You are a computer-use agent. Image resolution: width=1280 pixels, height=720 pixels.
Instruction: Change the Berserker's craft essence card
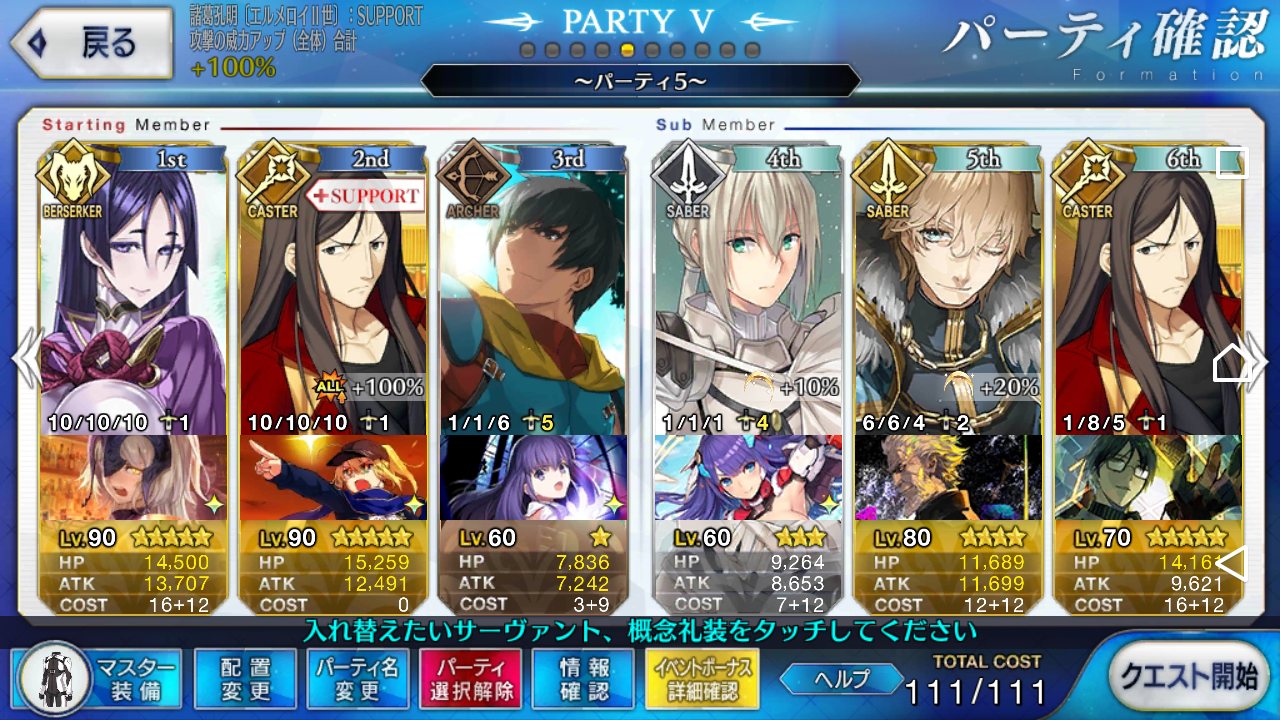coord(132,478)
